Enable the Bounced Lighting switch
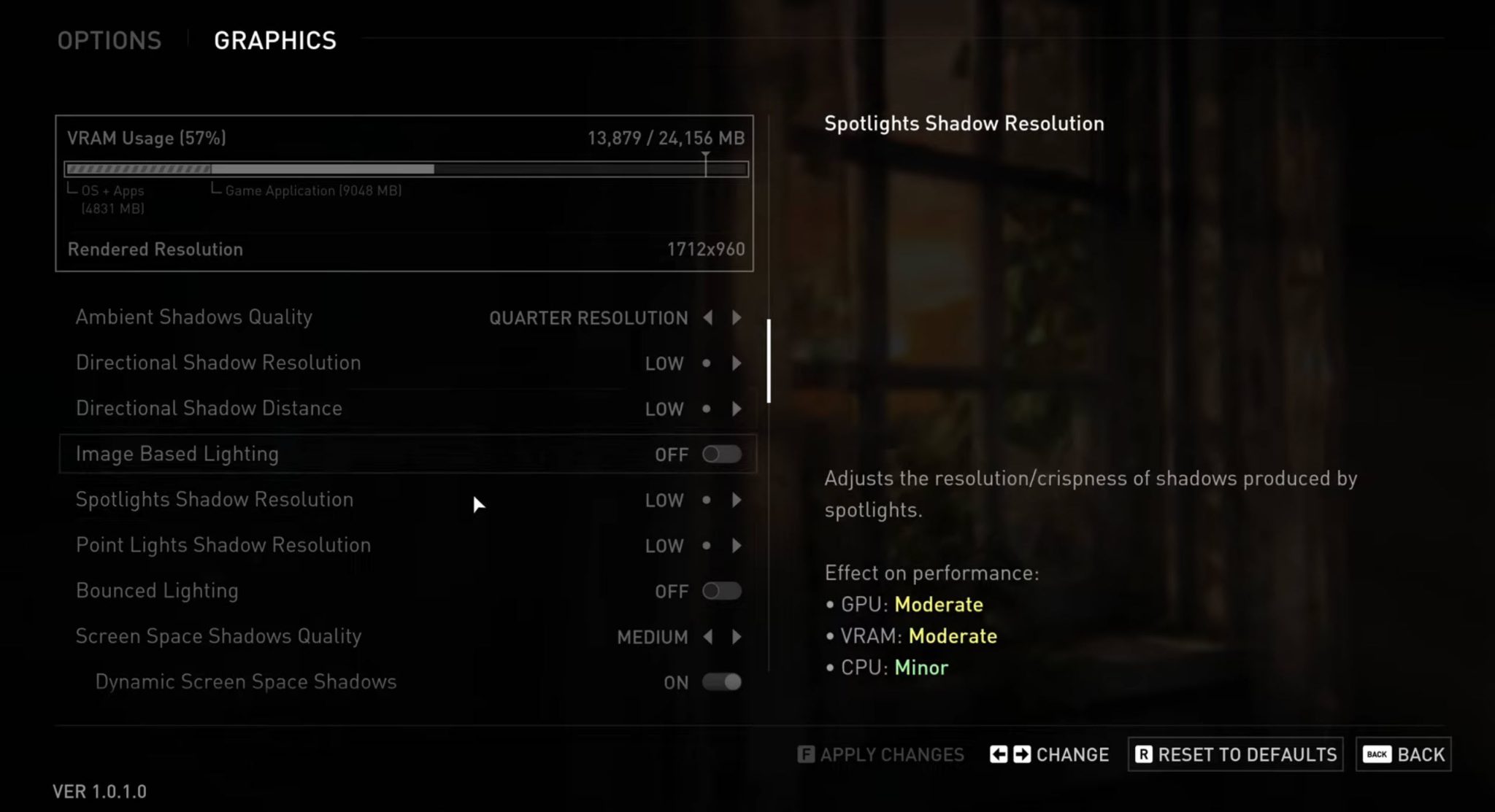Viewport: 1495px width, 812px height. click(x=721, y=591)
